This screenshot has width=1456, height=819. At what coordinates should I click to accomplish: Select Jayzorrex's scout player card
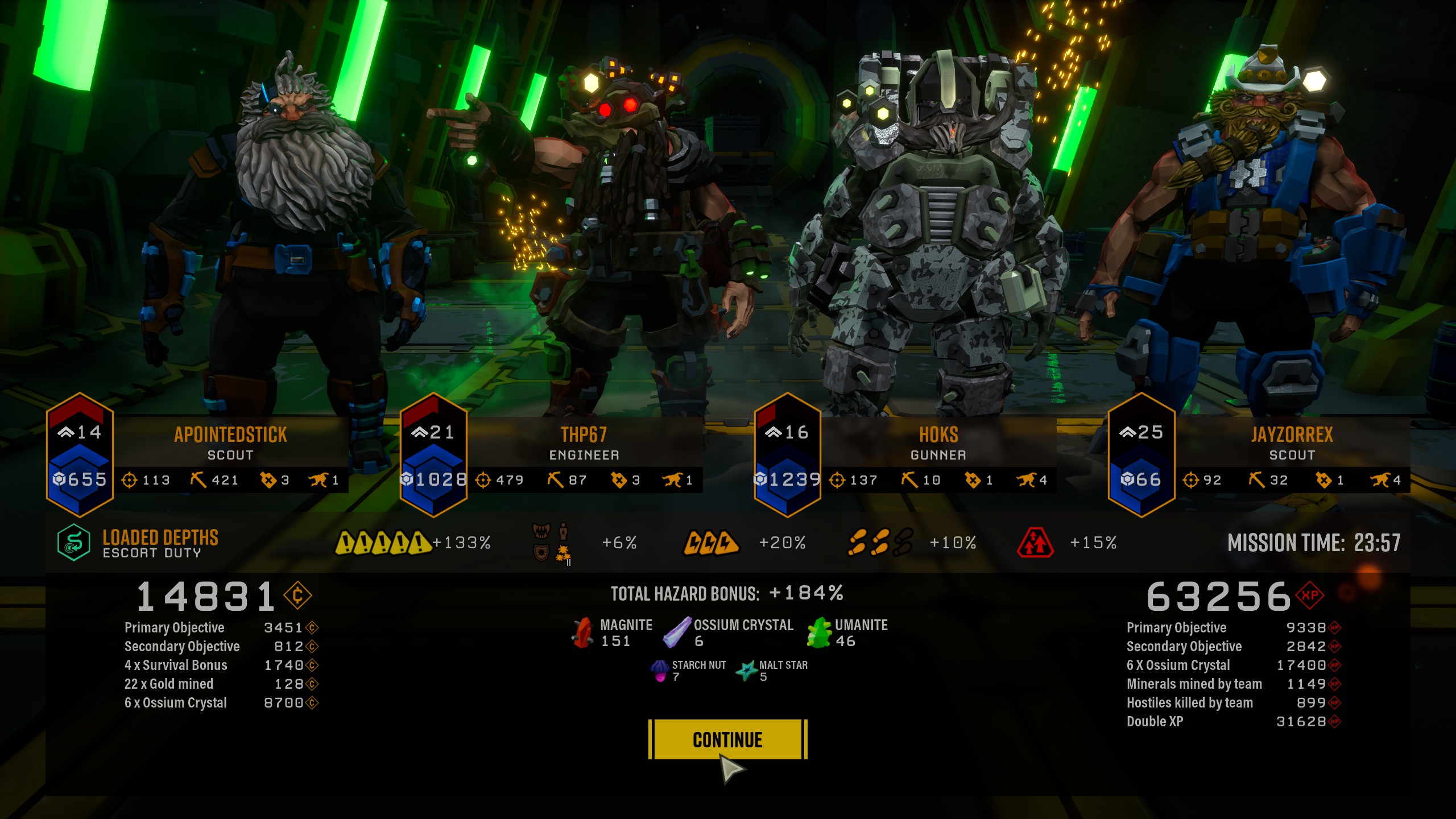(x=1291, y=444)
